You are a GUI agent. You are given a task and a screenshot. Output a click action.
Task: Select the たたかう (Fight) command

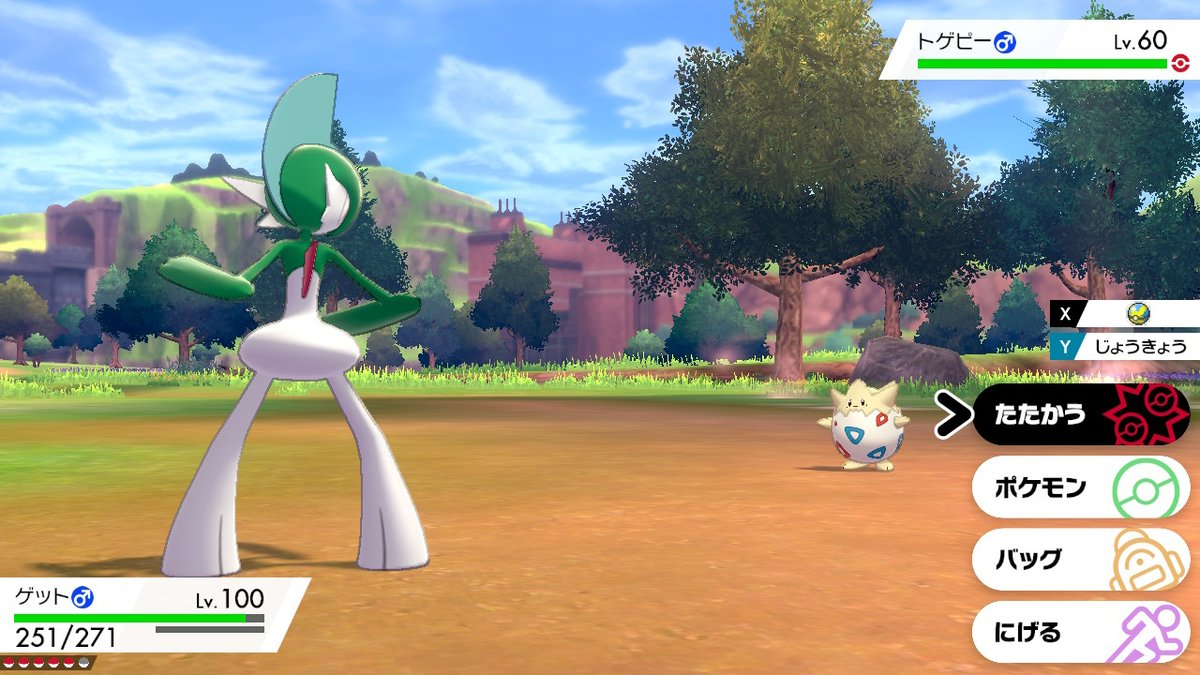tap(1080, 415)
